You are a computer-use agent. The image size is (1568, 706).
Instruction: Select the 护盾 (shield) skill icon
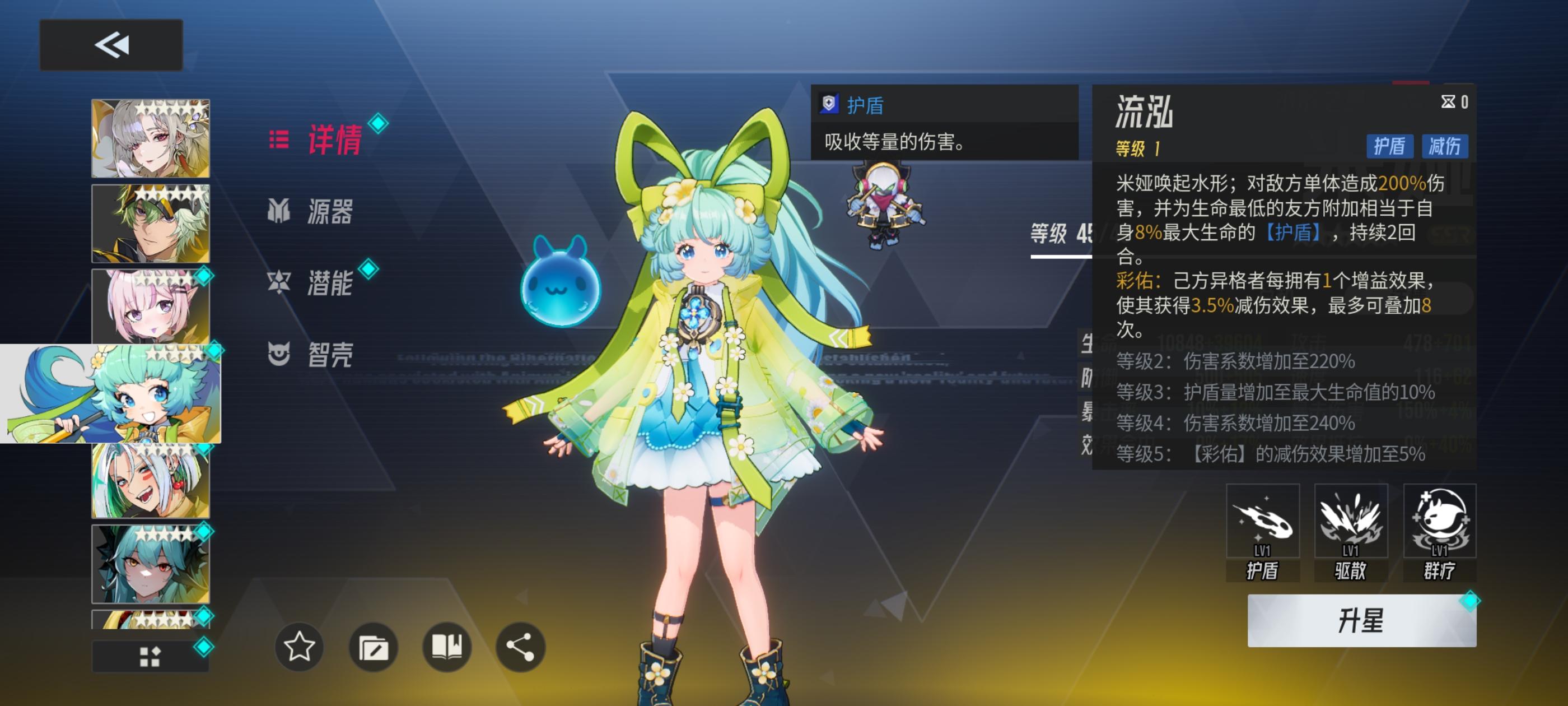point(1264,523)
